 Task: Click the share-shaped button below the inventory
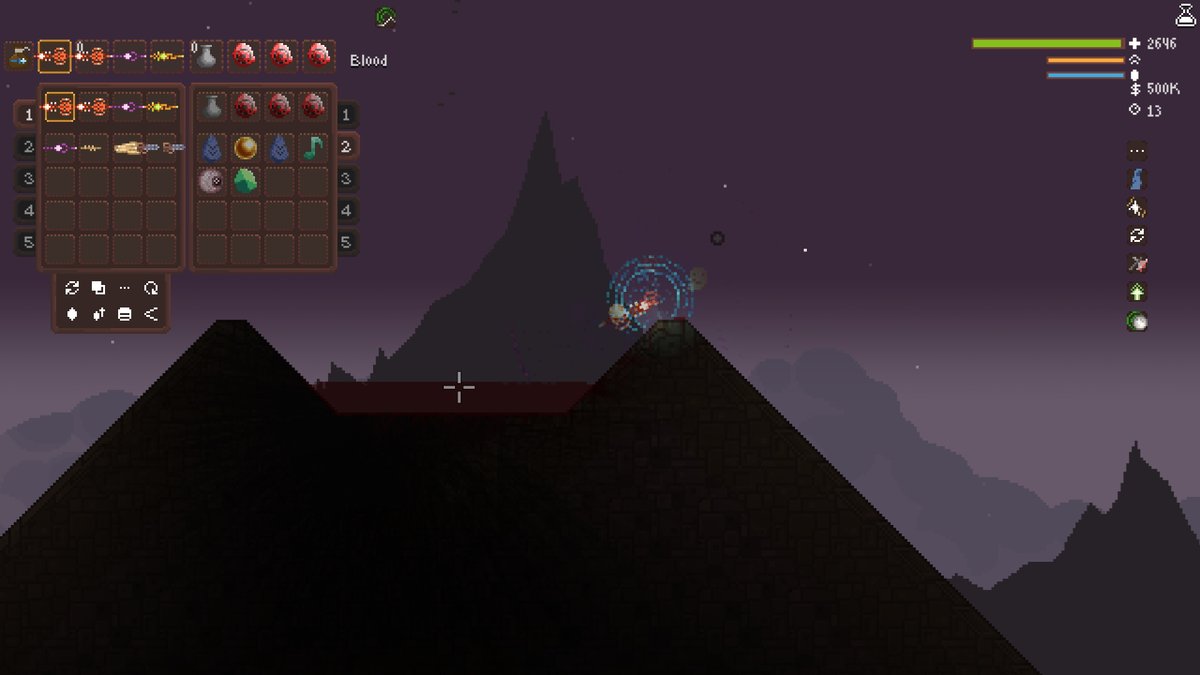tap(151, 314)
